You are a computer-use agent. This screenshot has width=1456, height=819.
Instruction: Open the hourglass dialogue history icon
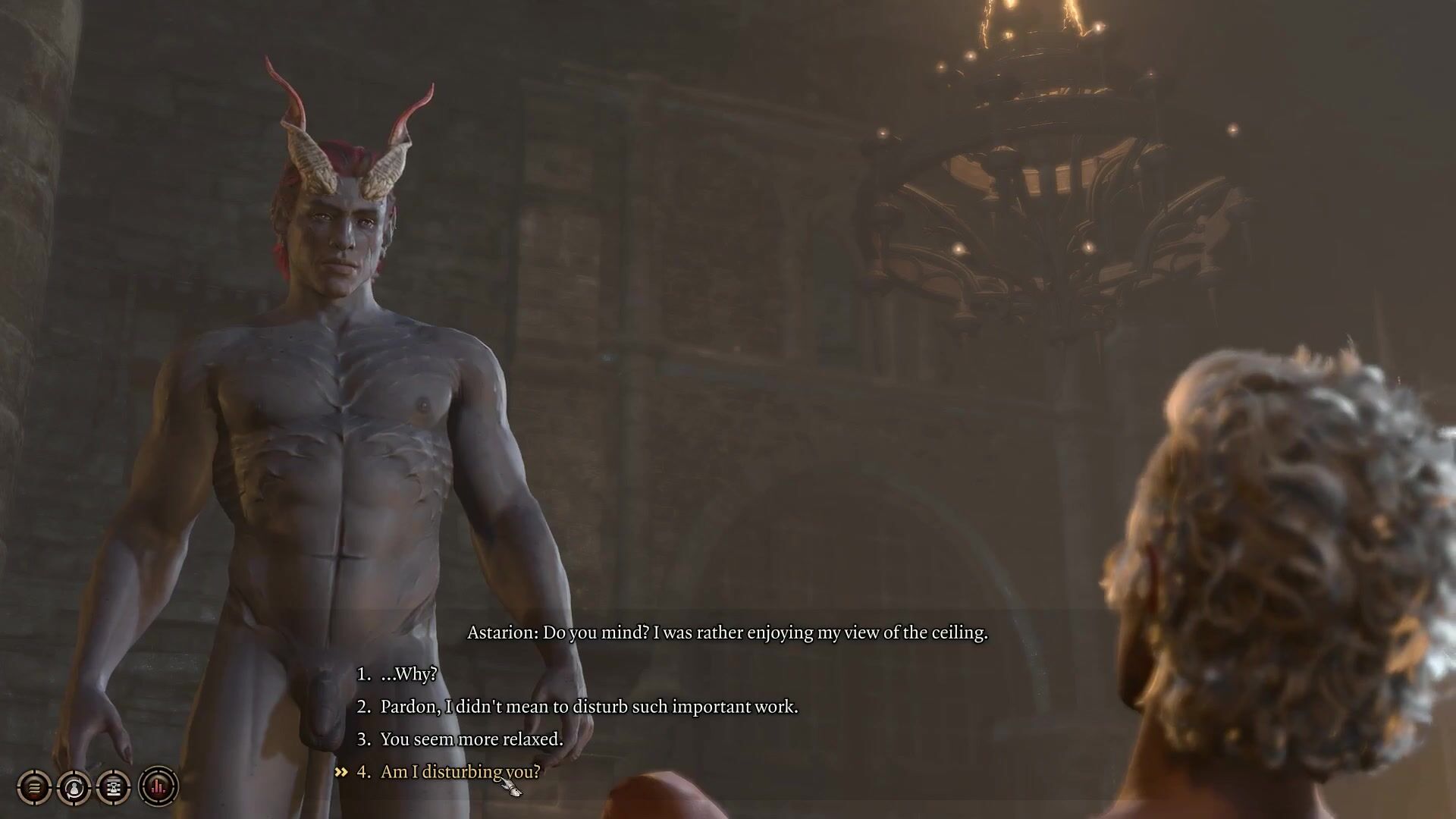click(x=114, y=787)
